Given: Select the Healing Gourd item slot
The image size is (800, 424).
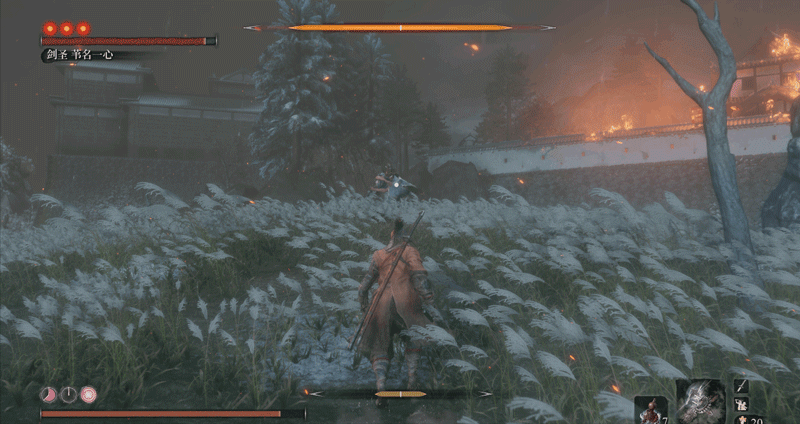Looking at the screenshot, I should click(649, 410).
